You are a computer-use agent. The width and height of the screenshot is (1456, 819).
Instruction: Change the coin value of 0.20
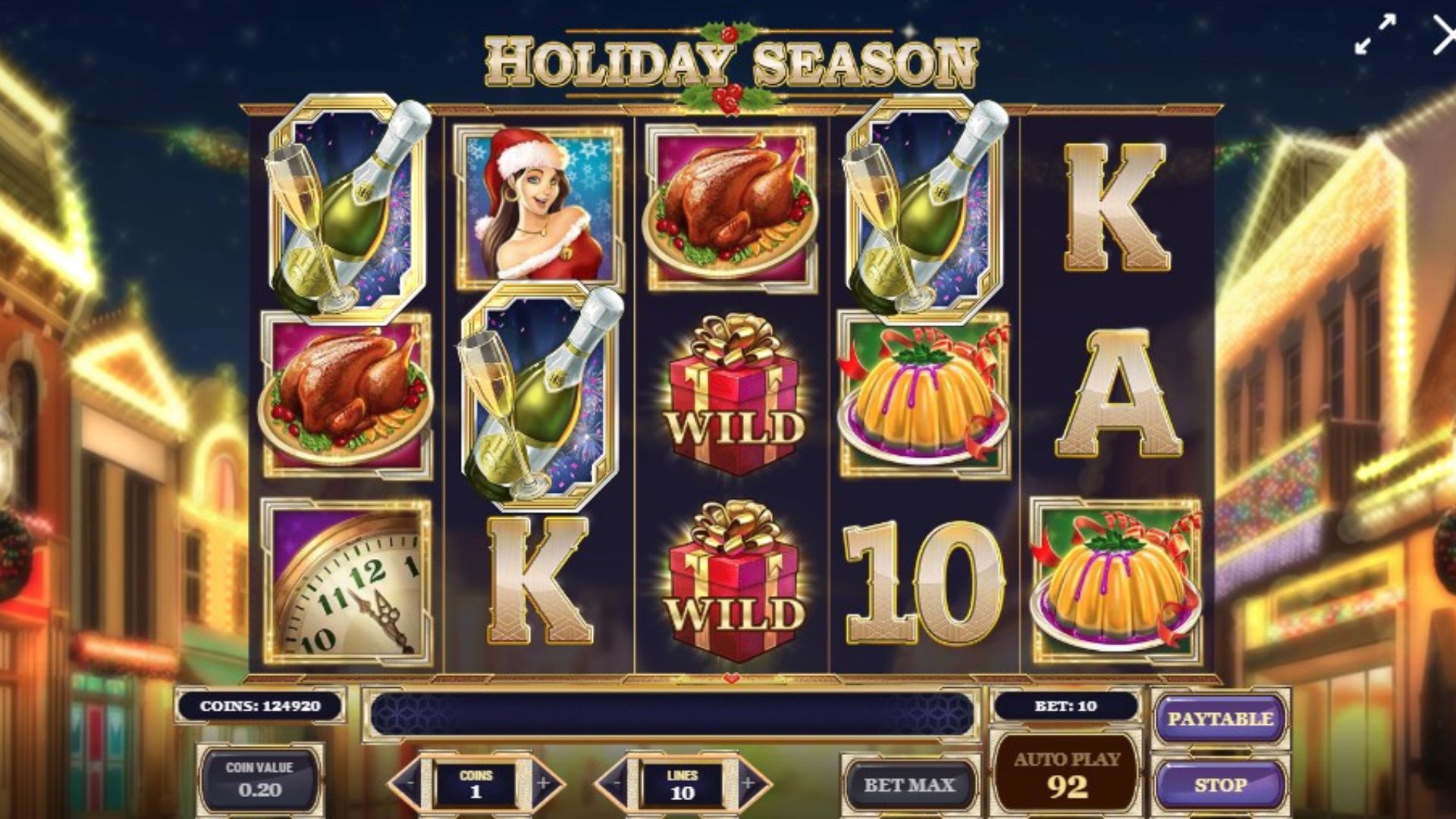pyautogui.click(x=259, y=780)
